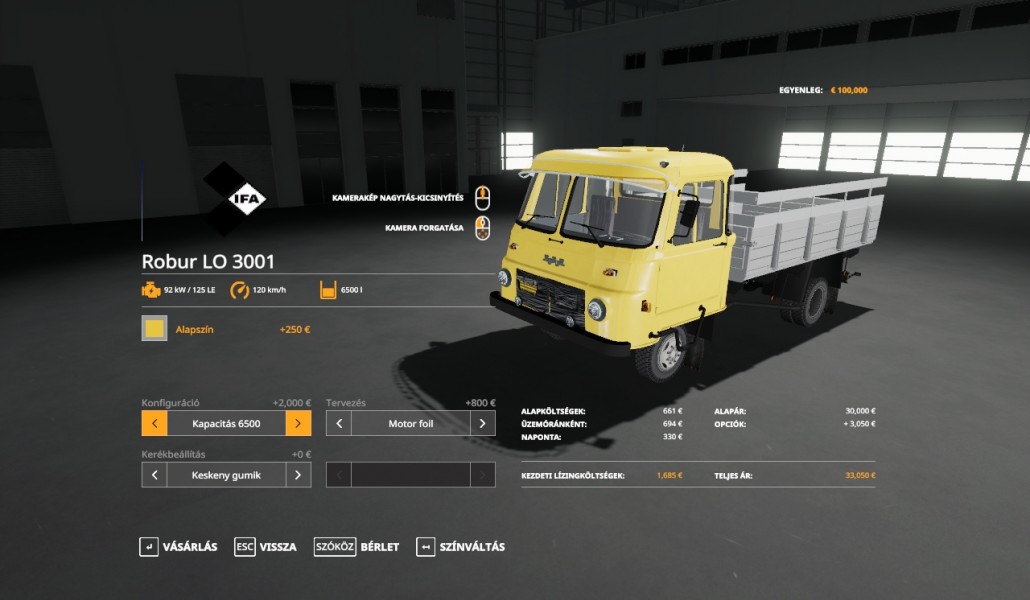Go back with the Vissza button
1030x600 pixels.
(266, 547)
